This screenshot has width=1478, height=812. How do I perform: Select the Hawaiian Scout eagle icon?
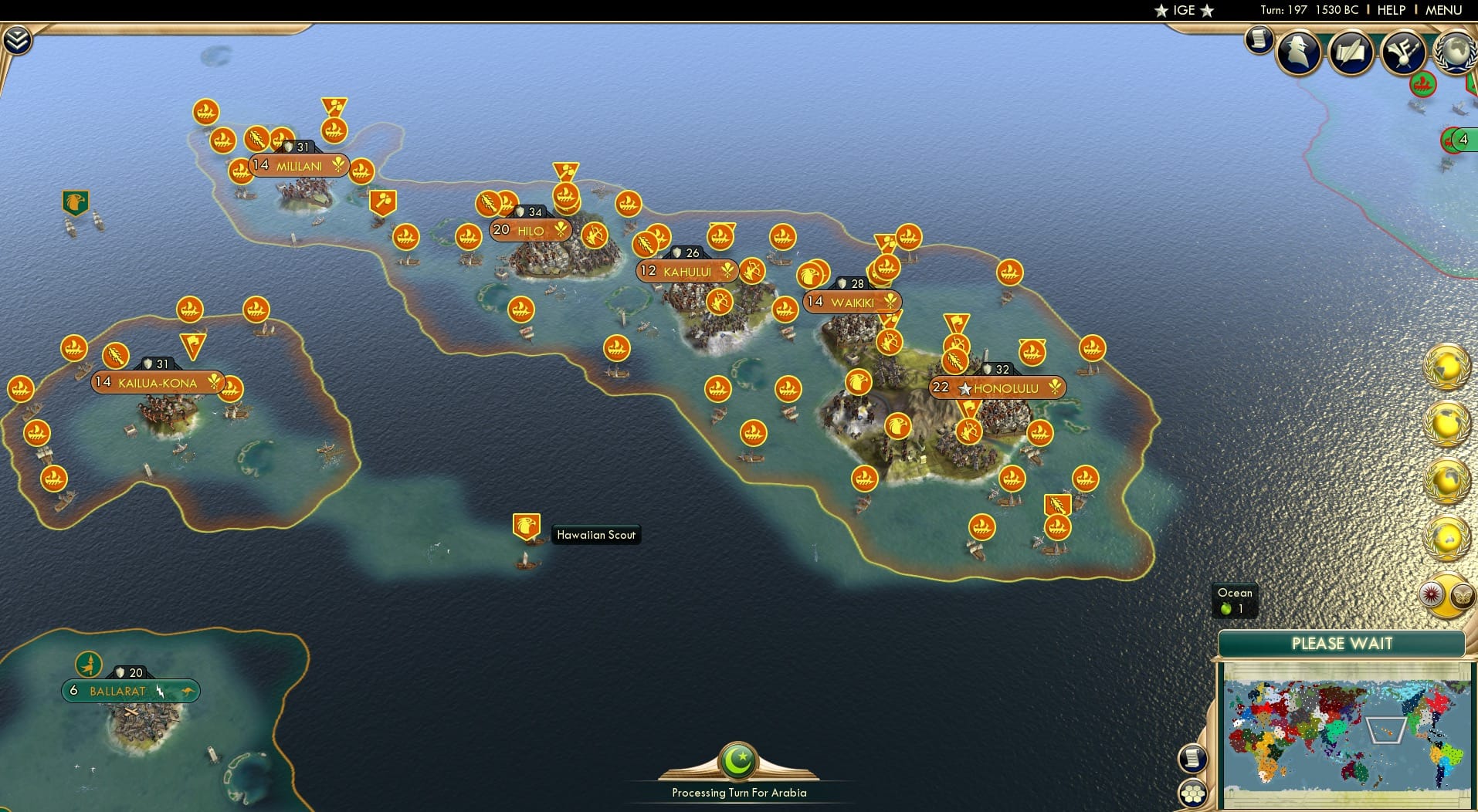point(528,526)
